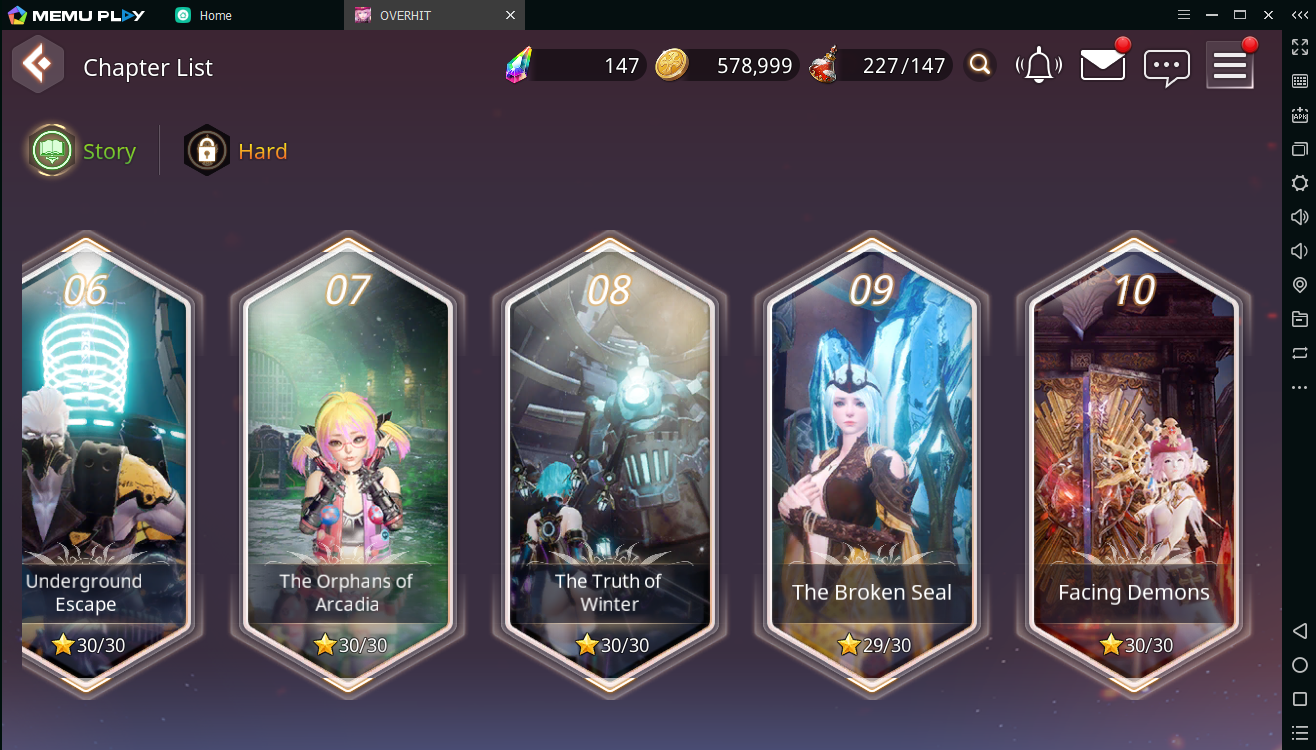Open the mailbox envelope
This screenshot has width=1316, height=750.
tap(1102, 66)
